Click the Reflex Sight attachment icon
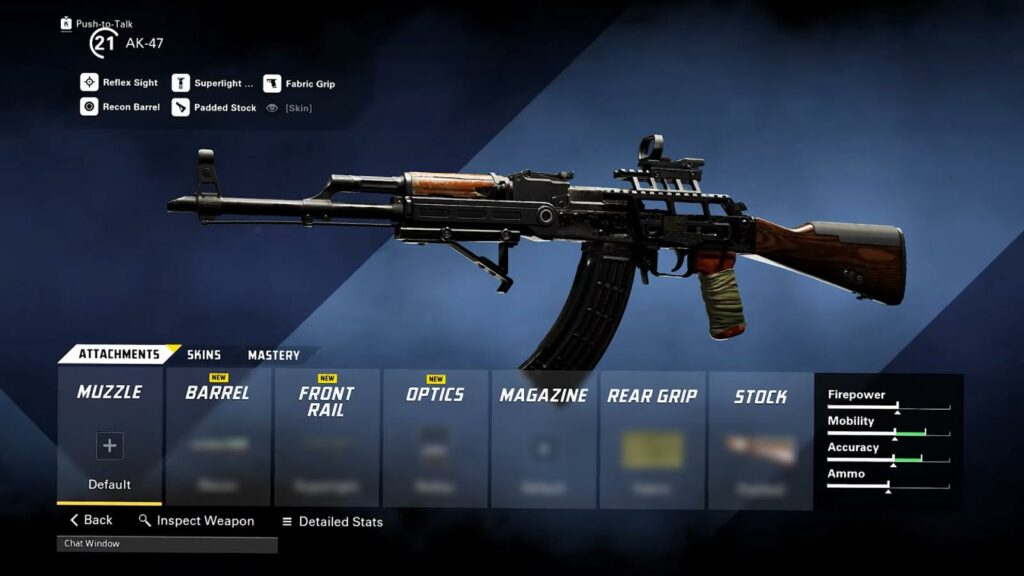The width and height of the screenshot is (1024, 576). pos(89,83)
